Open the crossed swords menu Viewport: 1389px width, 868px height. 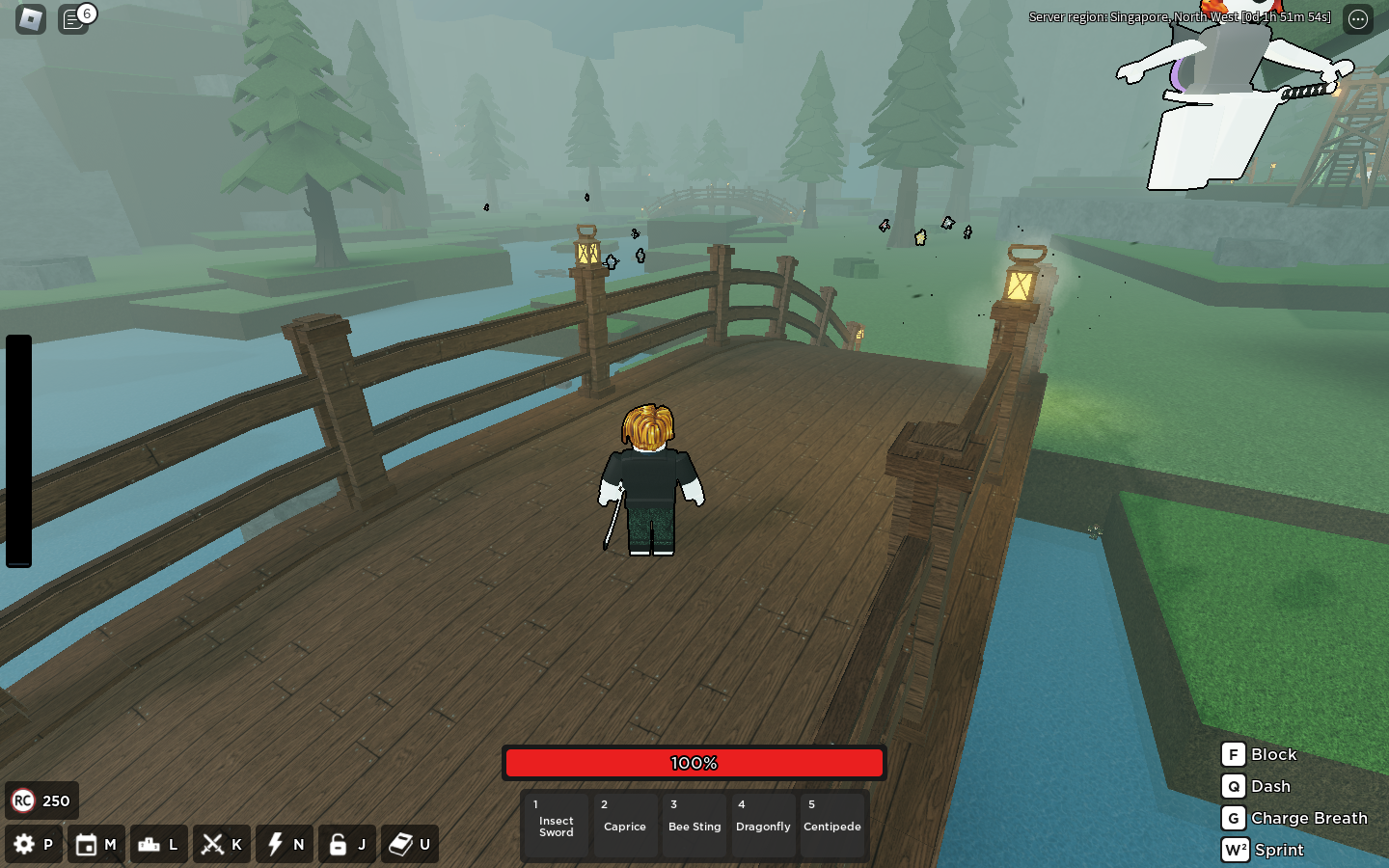pyautogui.click(x=212, y=845)
